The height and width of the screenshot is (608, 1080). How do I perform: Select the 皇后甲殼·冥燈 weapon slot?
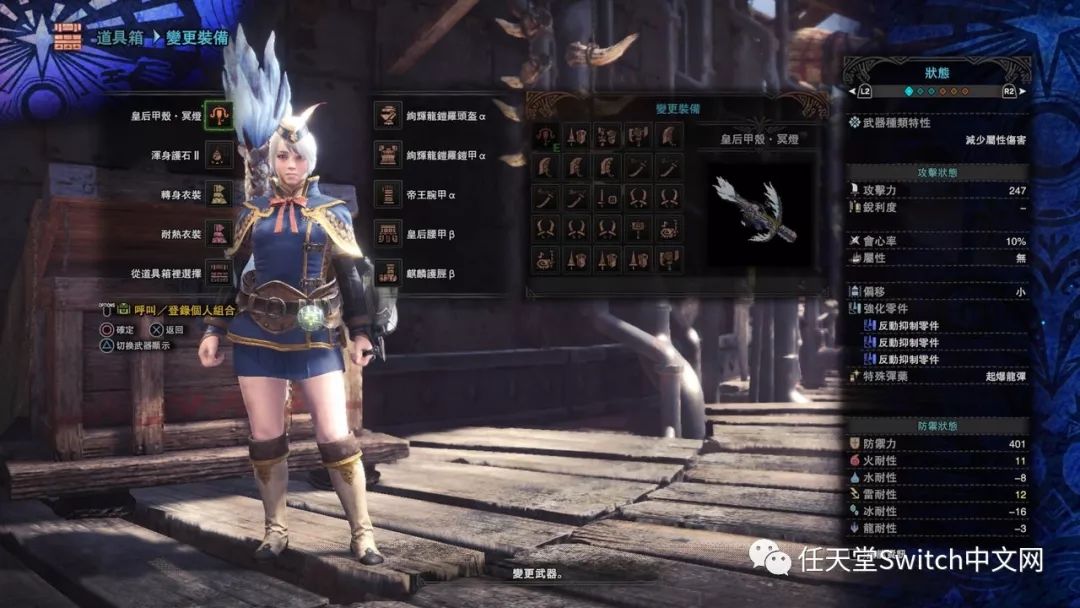[218, 115]
